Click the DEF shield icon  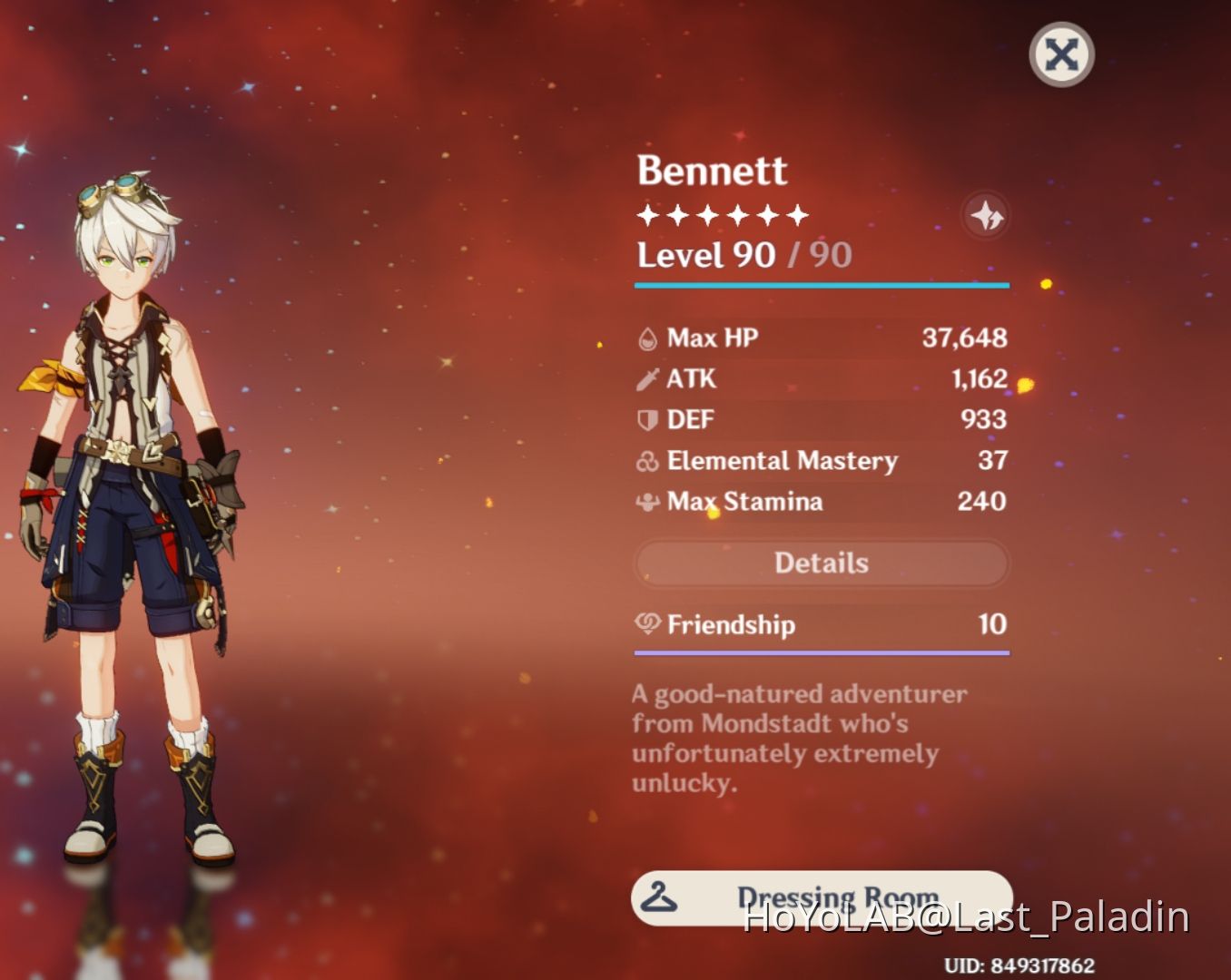647,419
